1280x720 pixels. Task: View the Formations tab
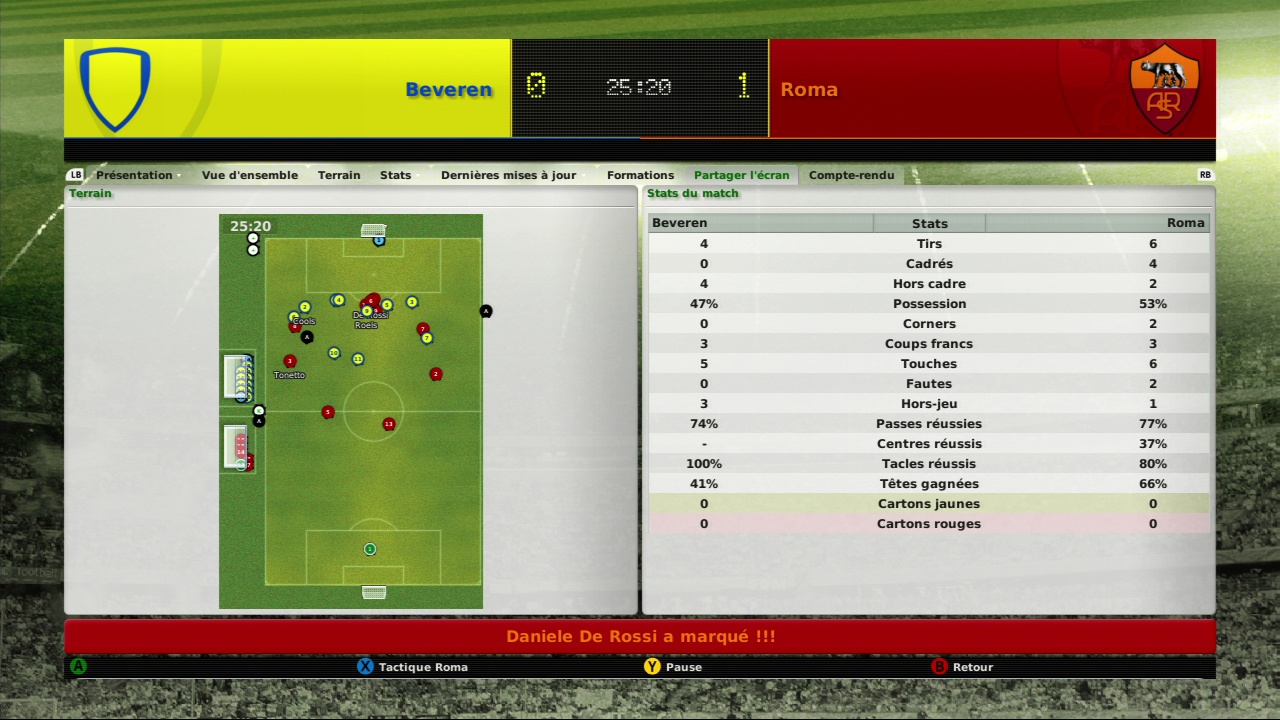point(640,175)
